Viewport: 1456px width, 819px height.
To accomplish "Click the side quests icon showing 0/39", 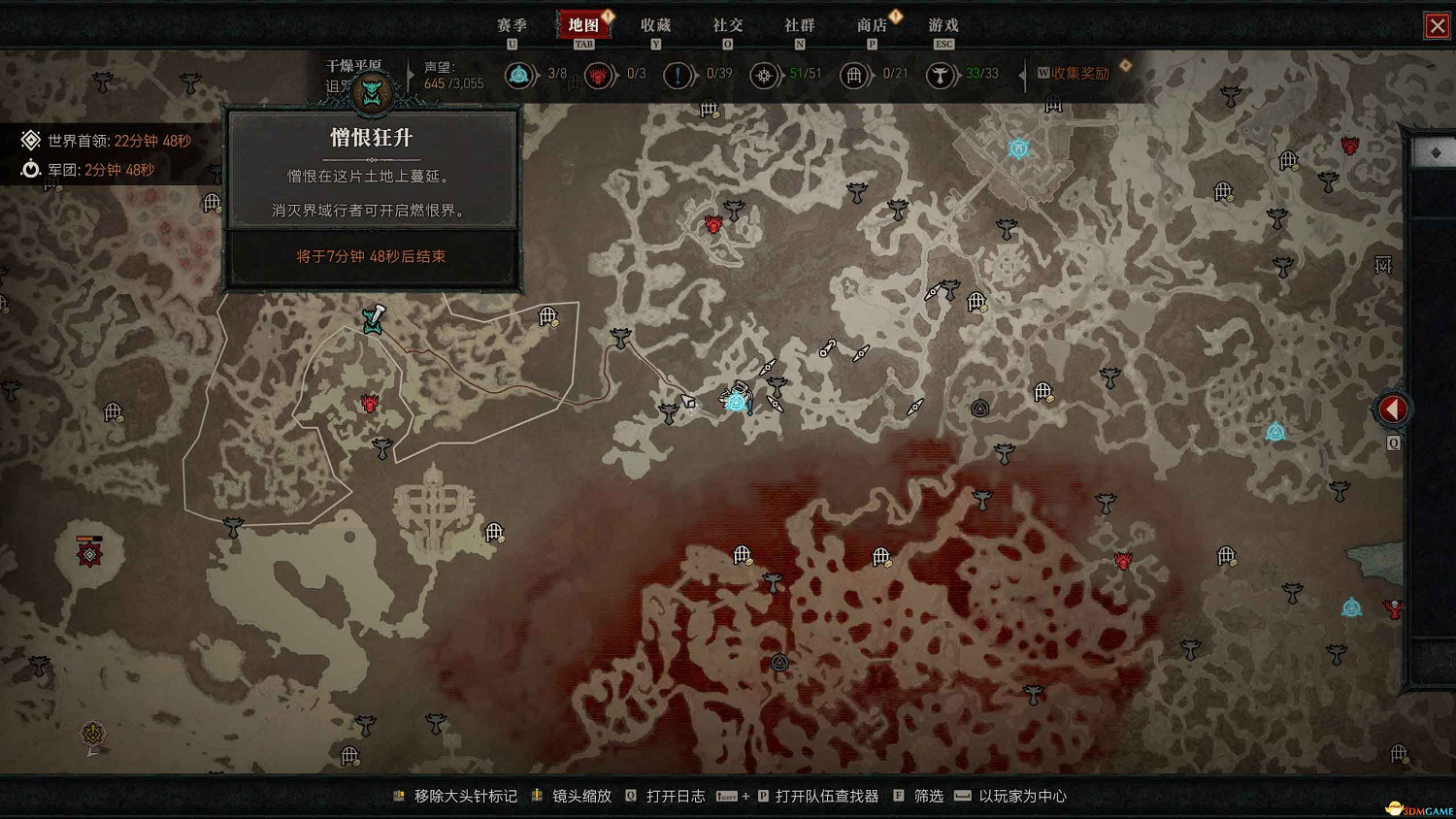I will tap(678, 75).
